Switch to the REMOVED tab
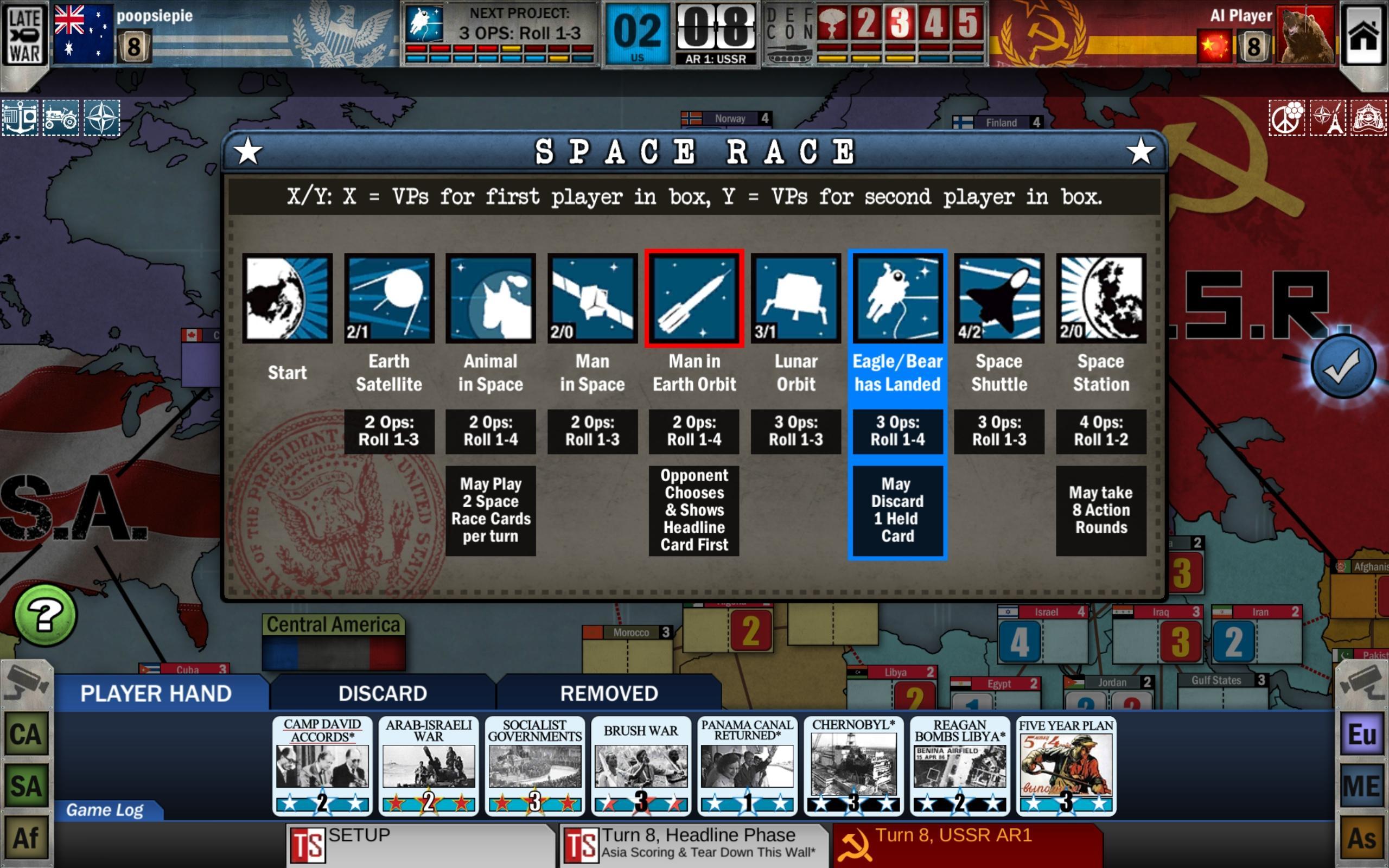This screenshot has width=1389, height=868. 609,693
